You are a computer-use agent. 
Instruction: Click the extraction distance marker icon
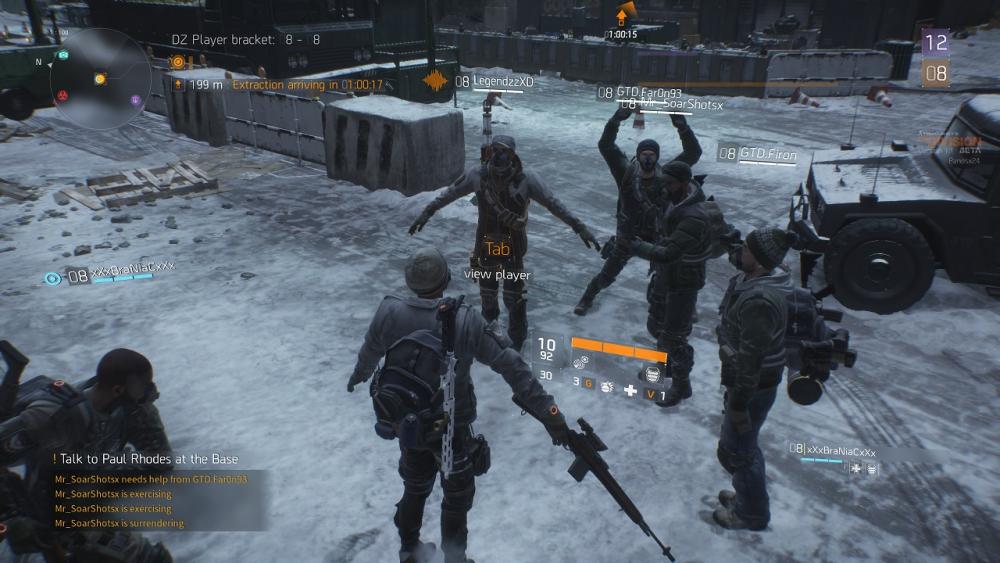click(178, 85)
